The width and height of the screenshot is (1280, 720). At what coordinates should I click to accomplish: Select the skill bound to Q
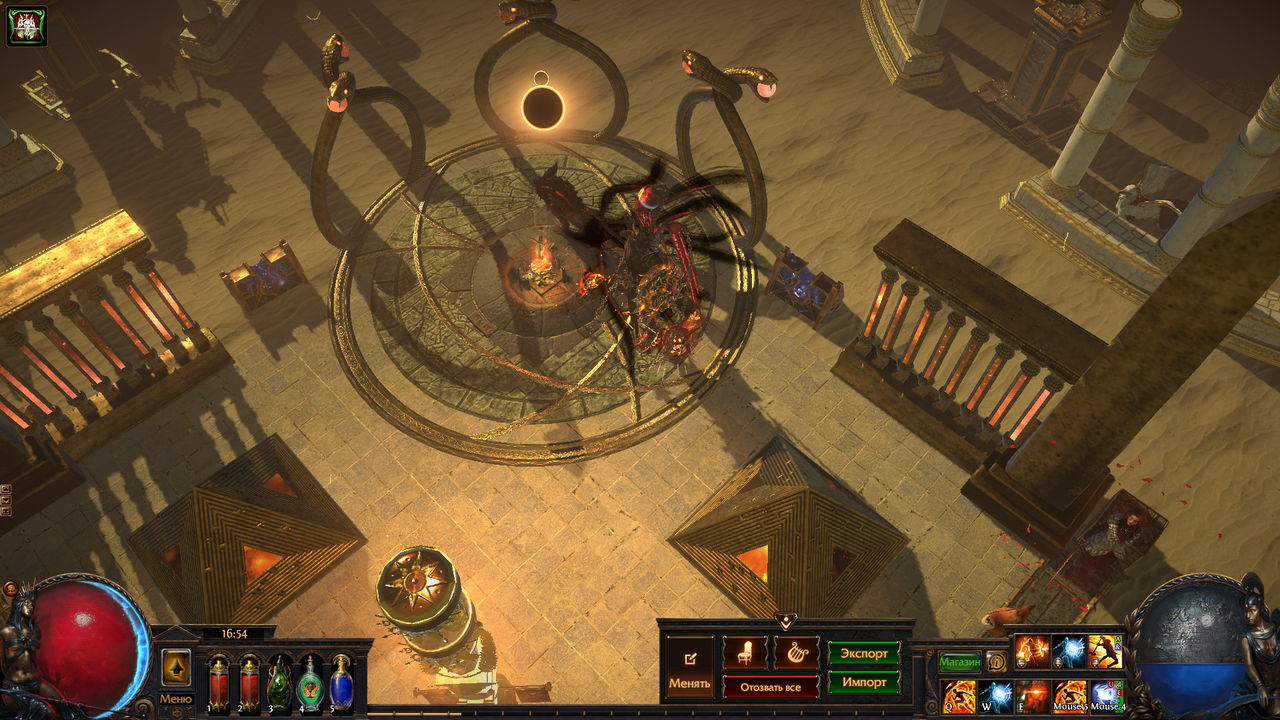click(959, 696)
